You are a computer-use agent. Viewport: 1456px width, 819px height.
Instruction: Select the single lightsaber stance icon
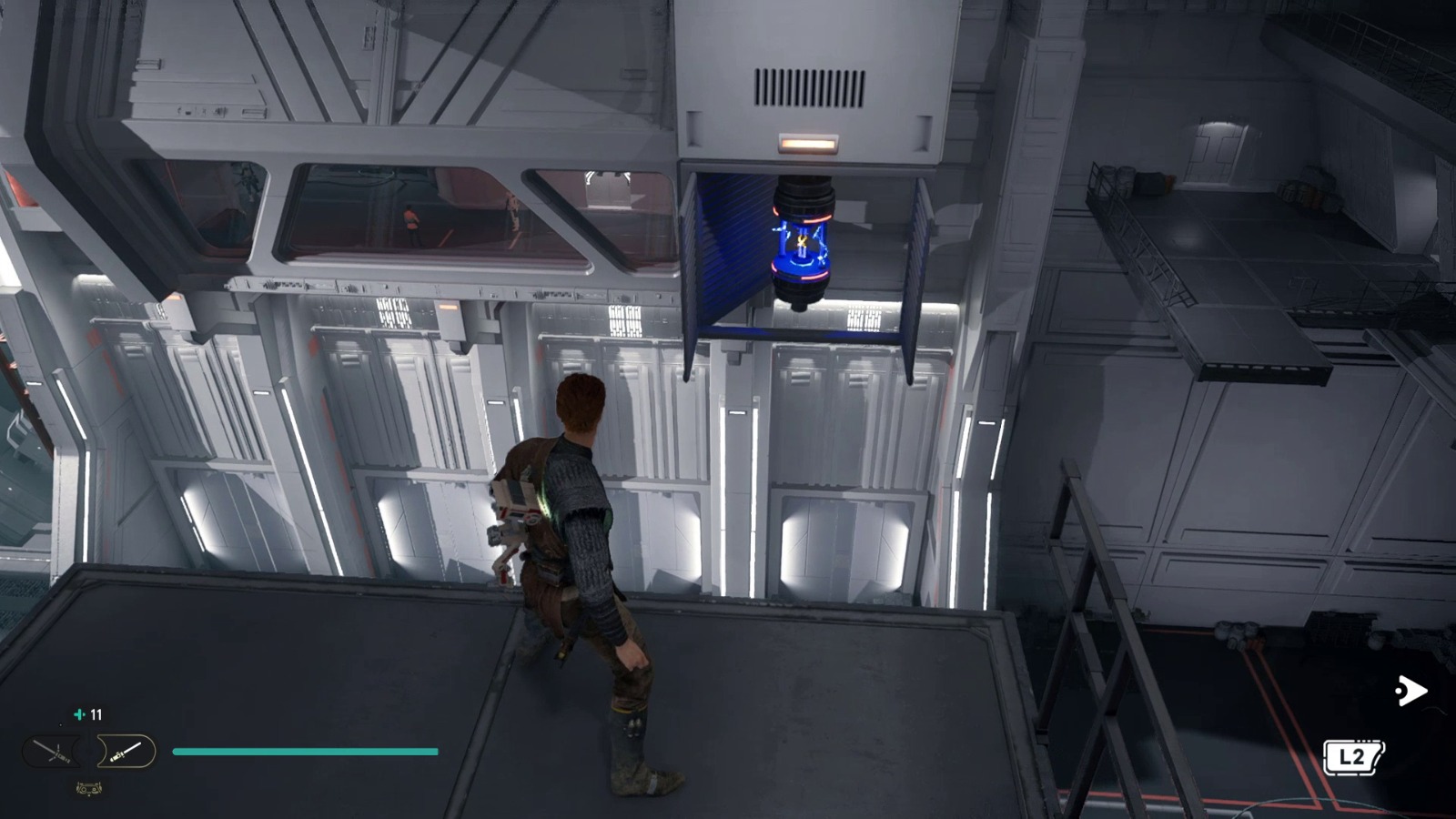[x=126, y=751]
